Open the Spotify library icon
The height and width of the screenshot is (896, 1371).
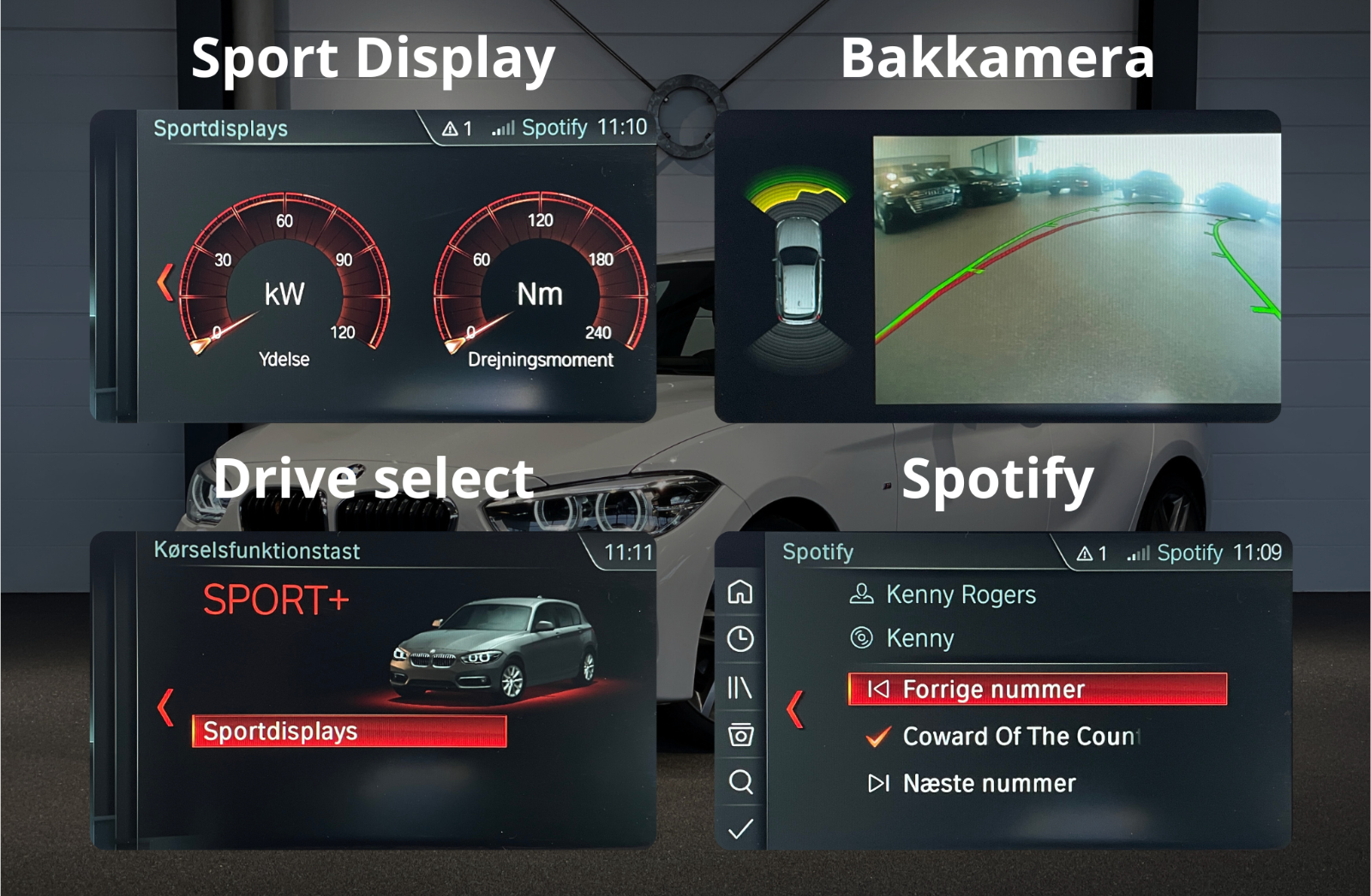click(x=740, y=687)
